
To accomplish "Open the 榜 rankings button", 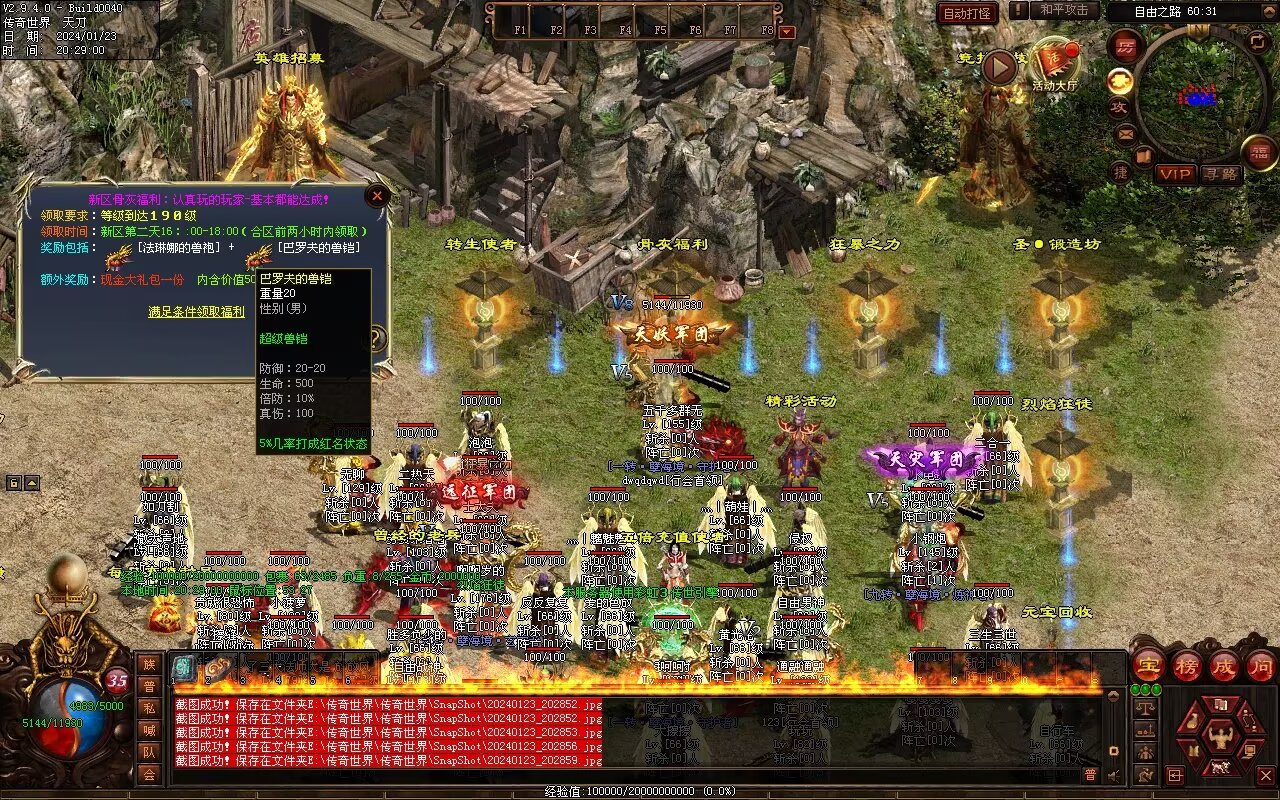I will [1186, 665].
